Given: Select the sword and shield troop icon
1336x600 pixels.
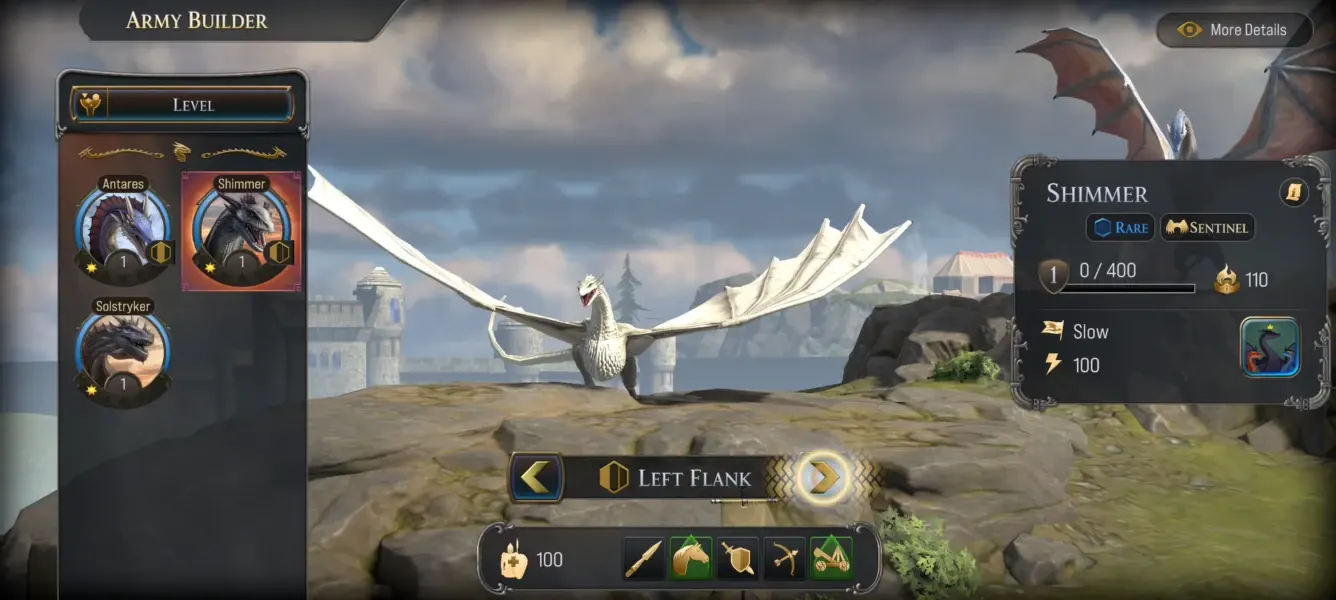Looking at the screenshot, I should (737, 558).
